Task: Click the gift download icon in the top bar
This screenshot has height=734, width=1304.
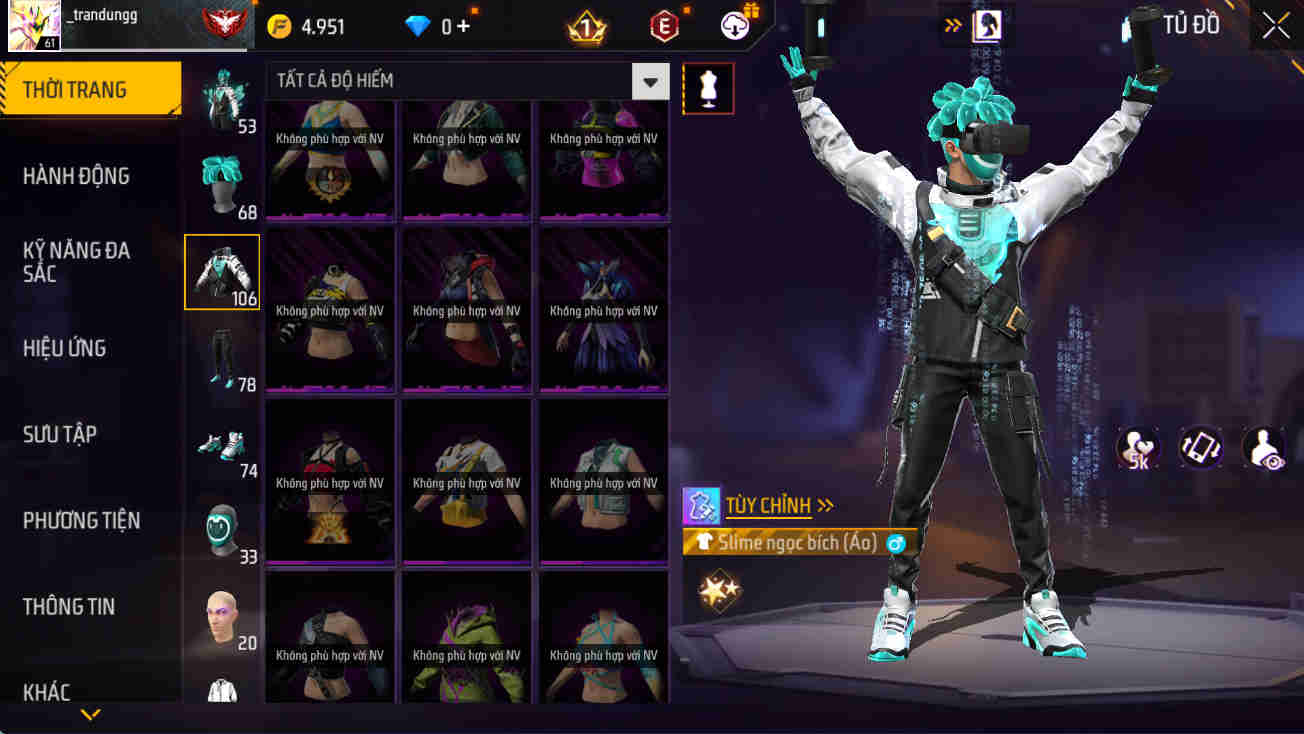Action: pos(733,25)
